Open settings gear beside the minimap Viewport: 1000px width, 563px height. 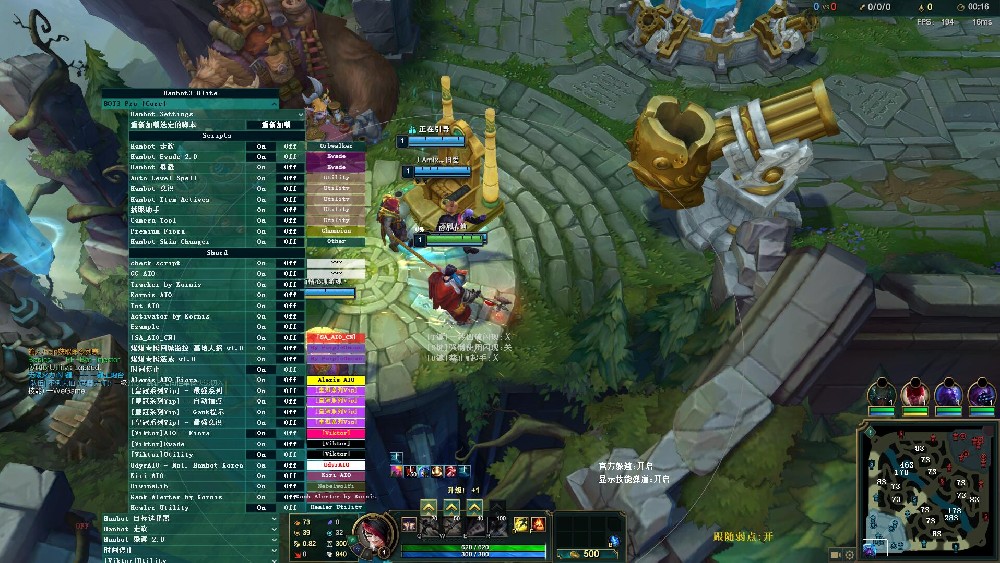pos(849,554)
